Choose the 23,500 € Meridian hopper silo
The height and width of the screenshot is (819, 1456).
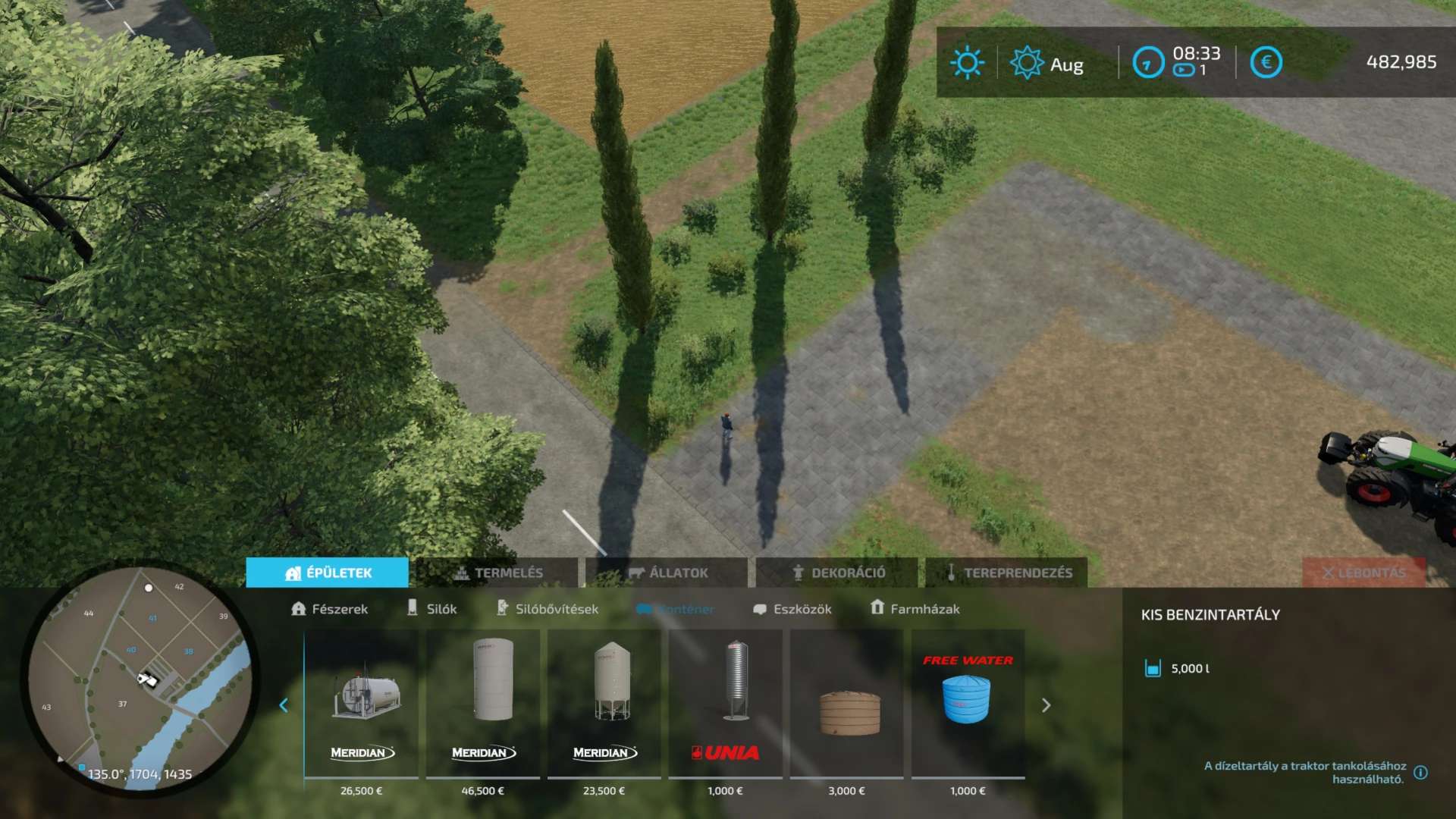click(604, 704)
